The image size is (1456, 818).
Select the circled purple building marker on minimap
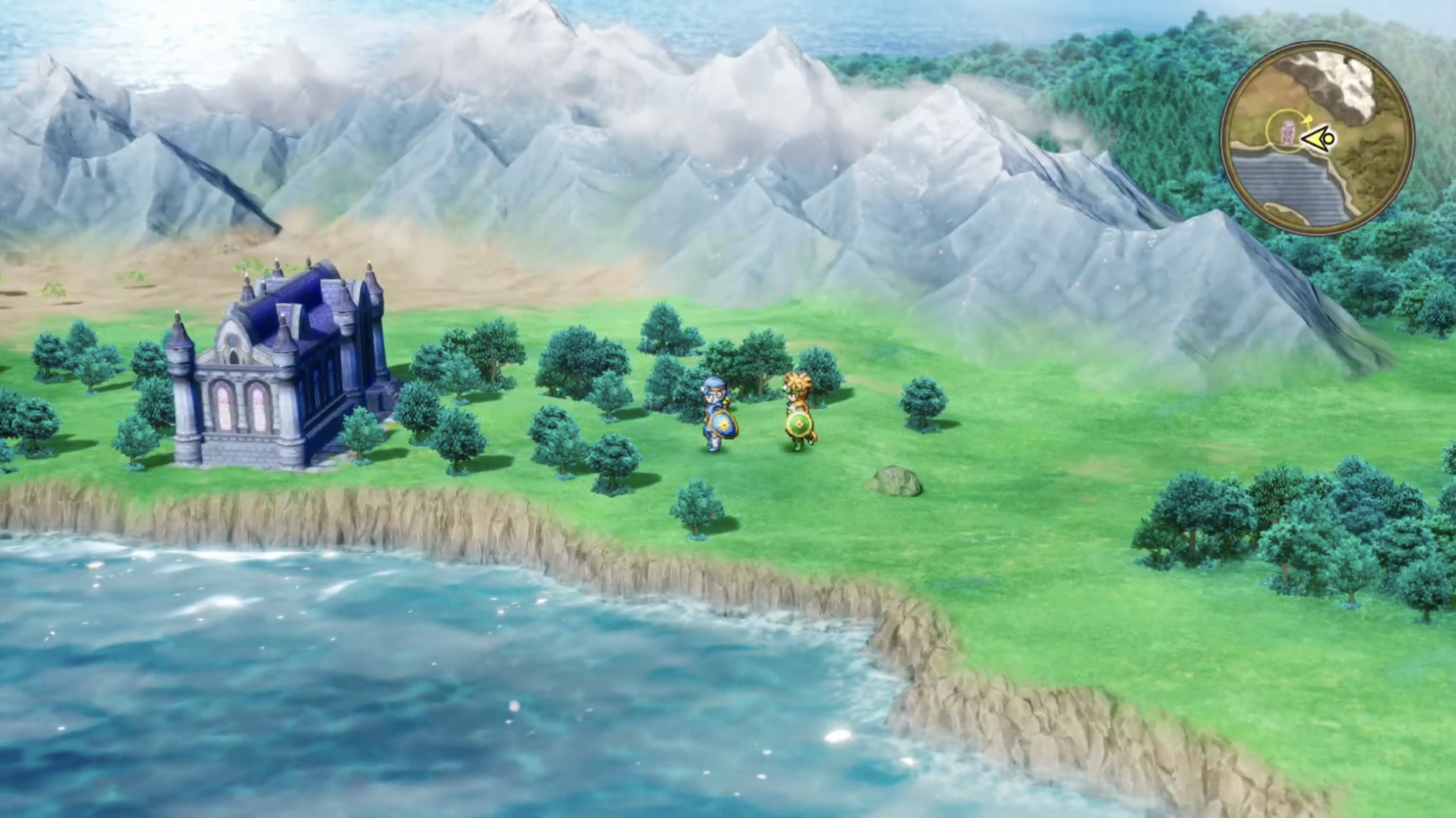tap(1287, 132)
